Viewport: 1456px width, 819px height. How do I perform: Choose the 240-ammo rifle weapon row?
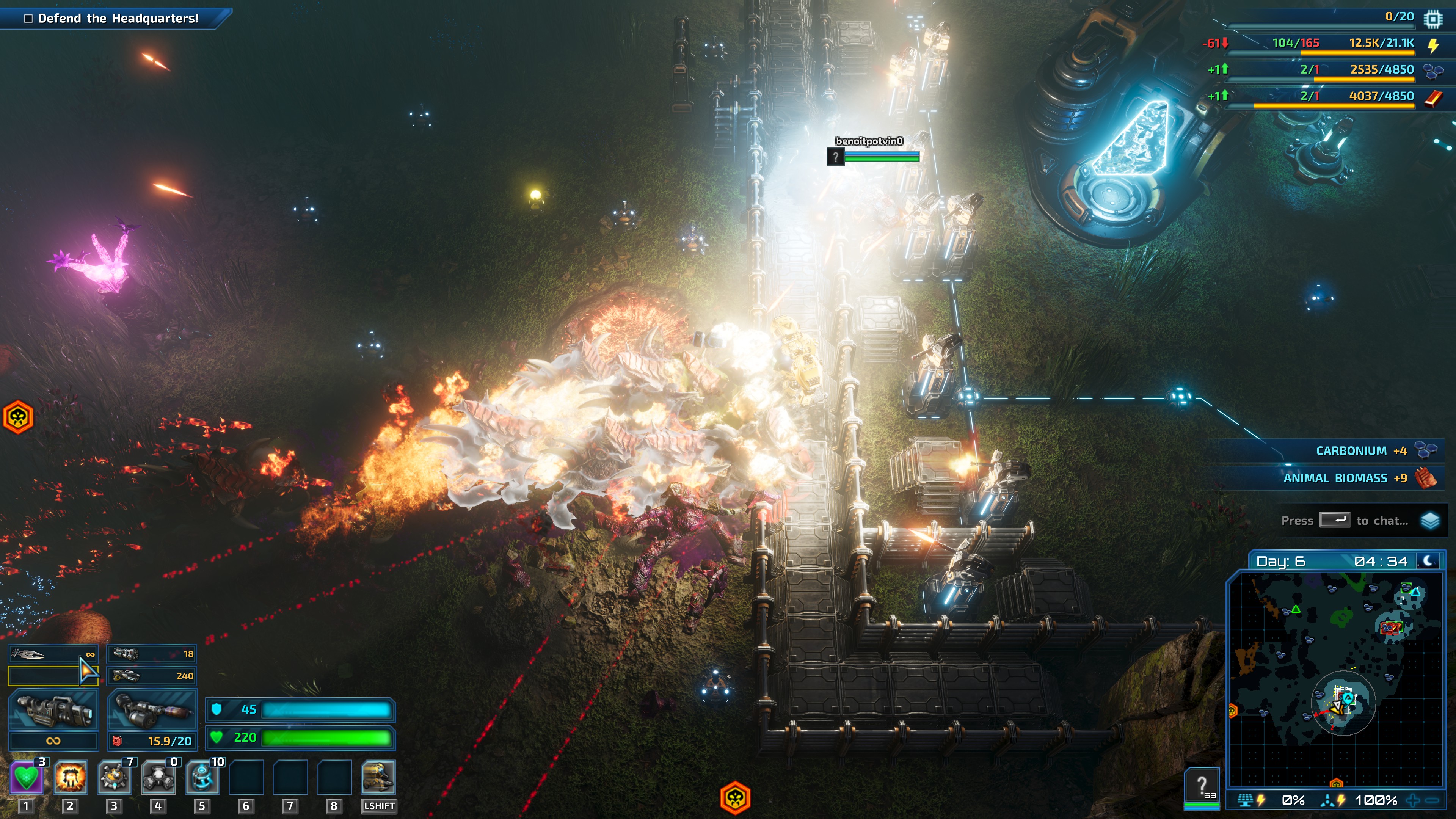tap(152, 675)
